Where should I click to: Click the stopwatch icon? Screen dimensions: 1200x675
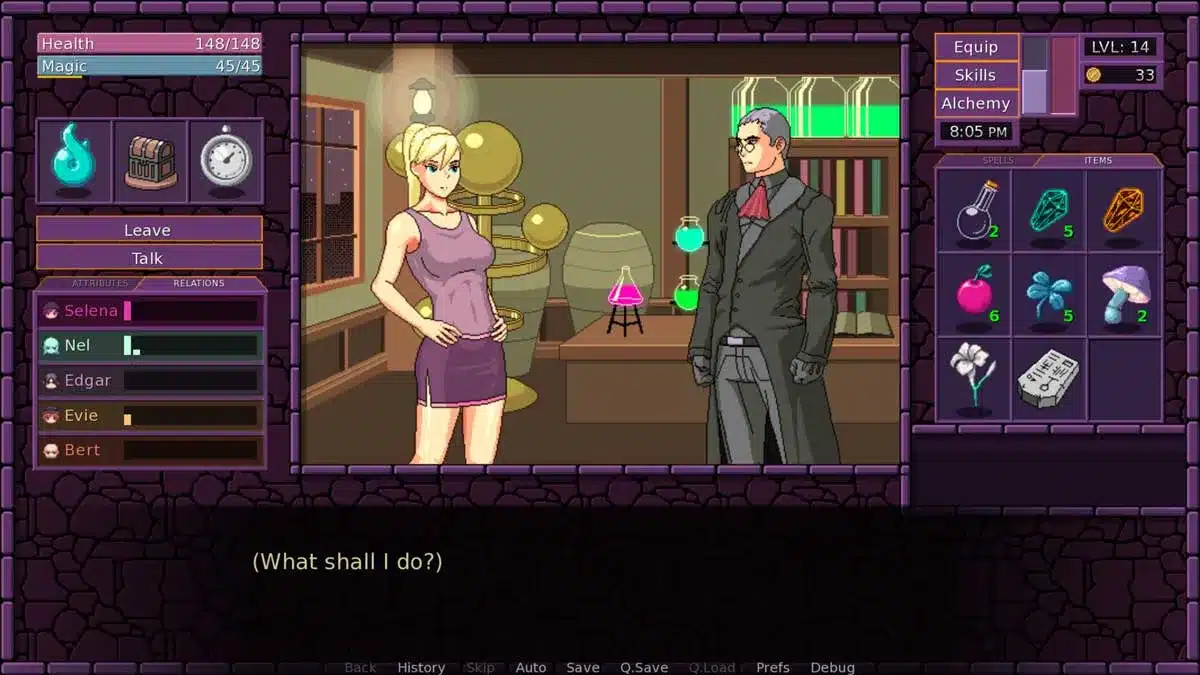[226, 160]
